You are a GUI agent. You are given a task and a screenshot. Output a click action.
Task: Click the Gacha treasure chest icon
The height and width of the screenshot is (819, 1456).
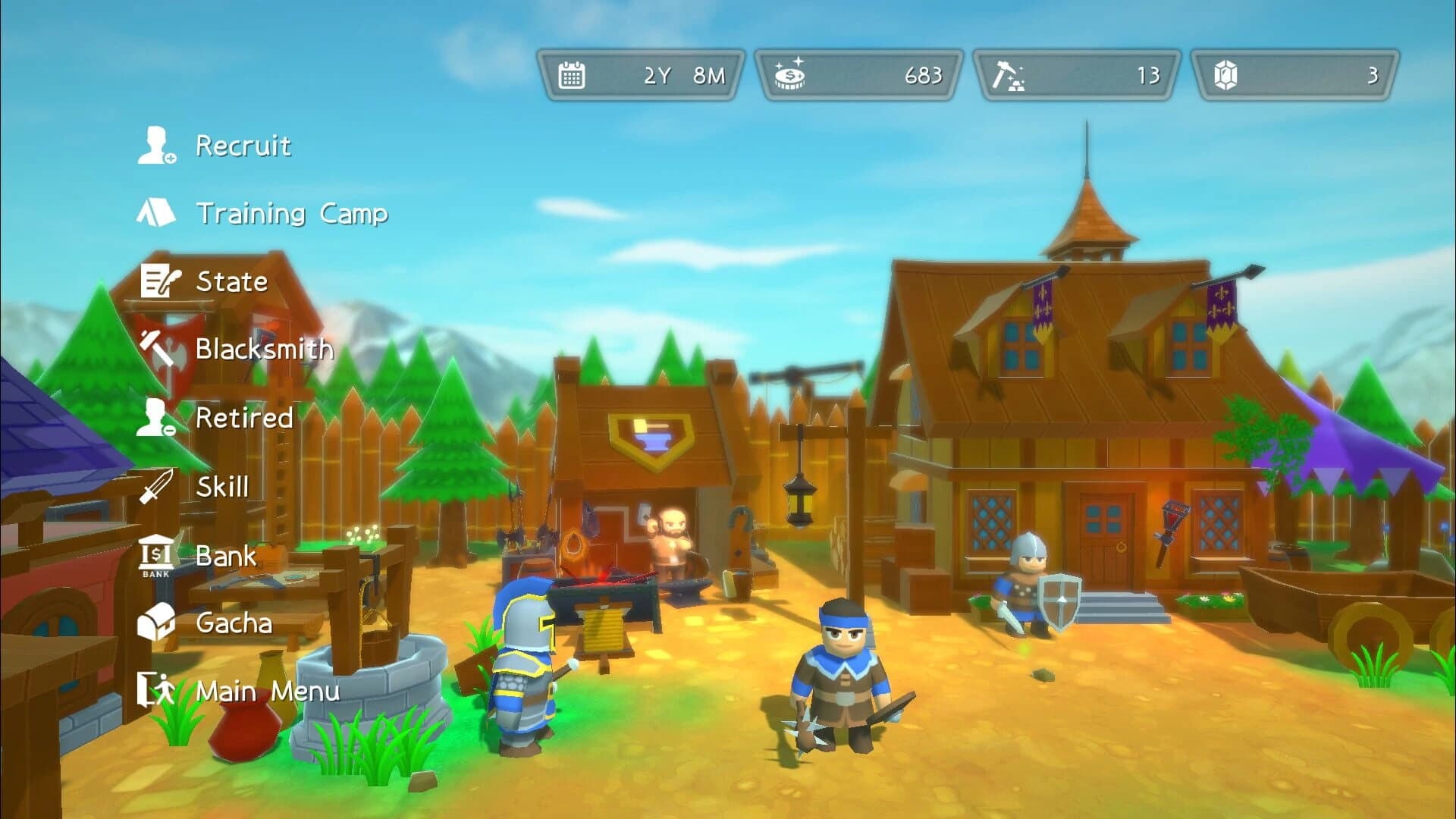click(x=157, y=623)
